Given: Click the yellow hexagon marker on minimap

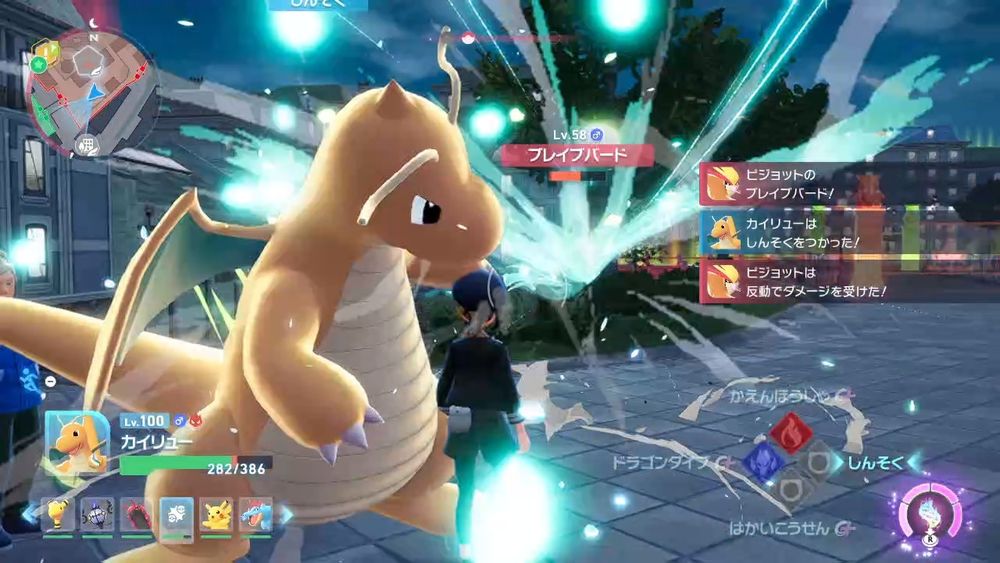Looking at the screenshot, I should [44, 48].
